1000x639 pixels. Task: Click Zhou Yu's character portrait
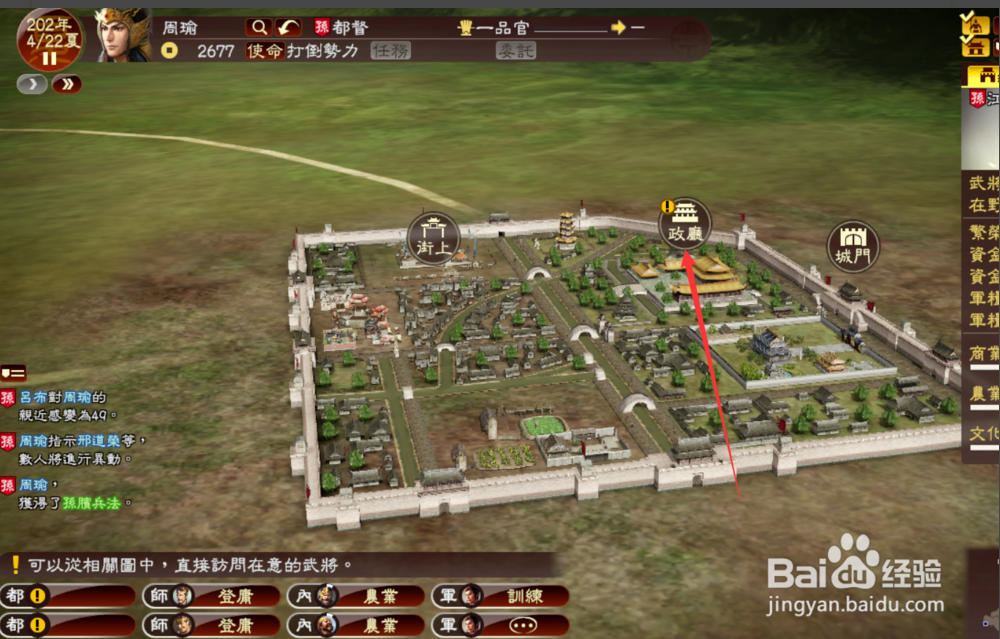(122, 33)
